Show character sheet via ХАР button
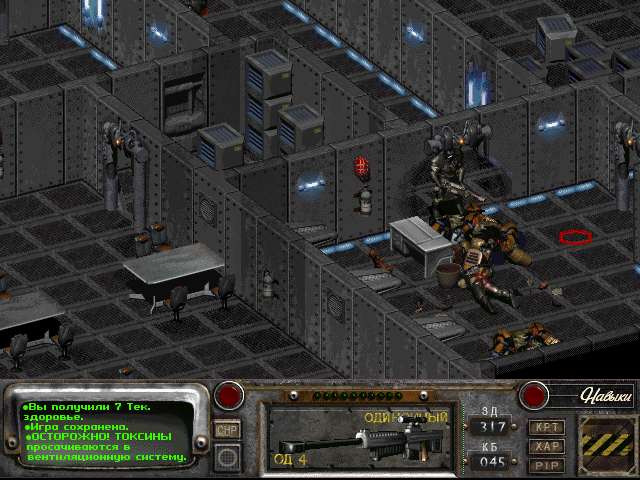The image size is (640, 480). coord(548,446)
